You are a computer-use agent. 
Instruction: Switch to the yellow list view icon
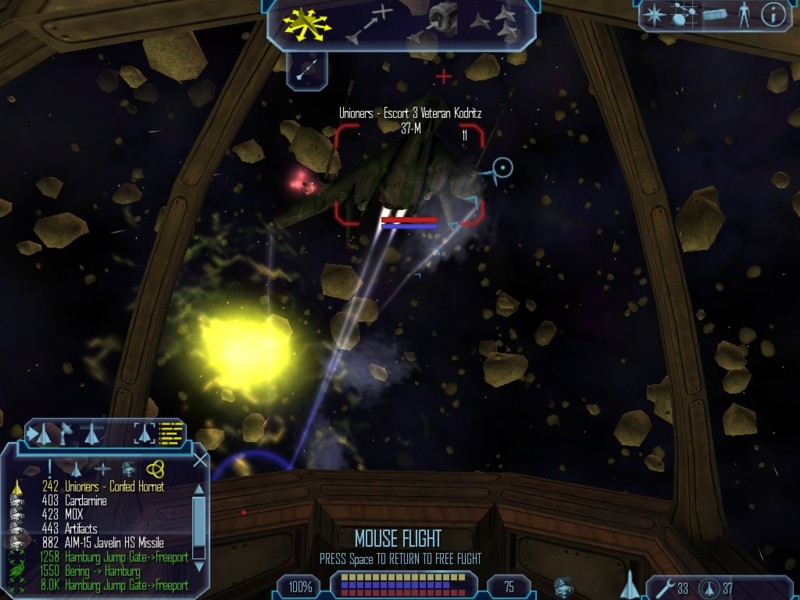(x=171, y=433)
